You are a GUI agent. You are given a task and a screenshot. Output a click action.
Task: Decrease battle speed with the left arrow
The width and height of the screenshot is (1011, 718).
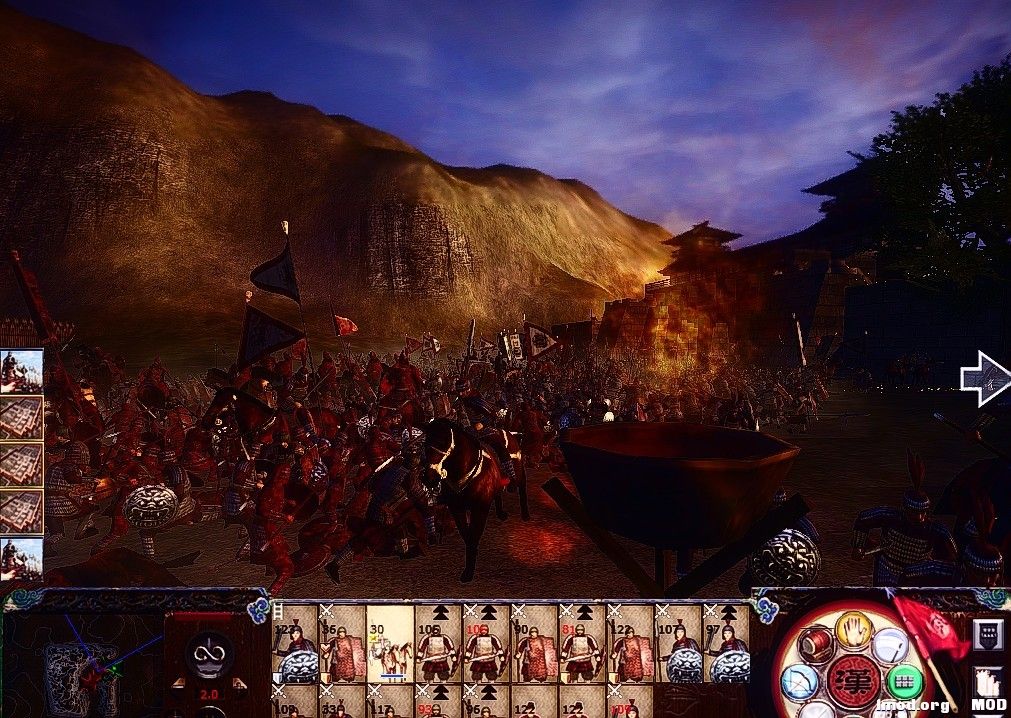click(x=181, y=684)
